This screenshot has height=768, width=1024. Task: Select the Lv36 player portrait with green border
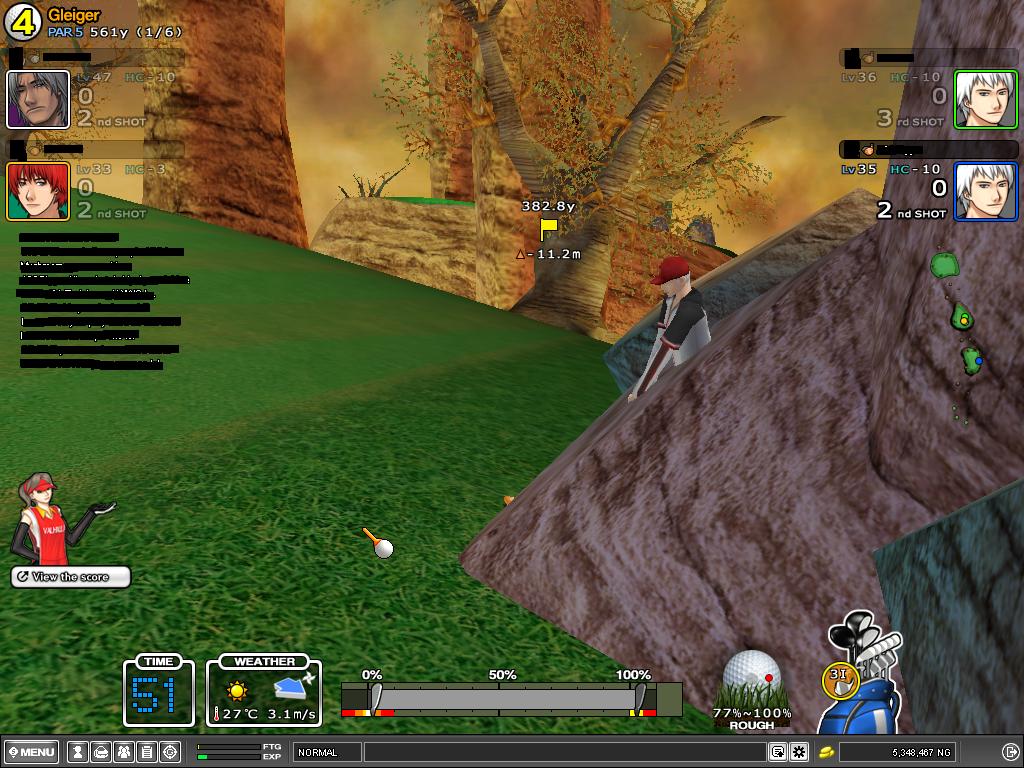click(x=985, y=99)
